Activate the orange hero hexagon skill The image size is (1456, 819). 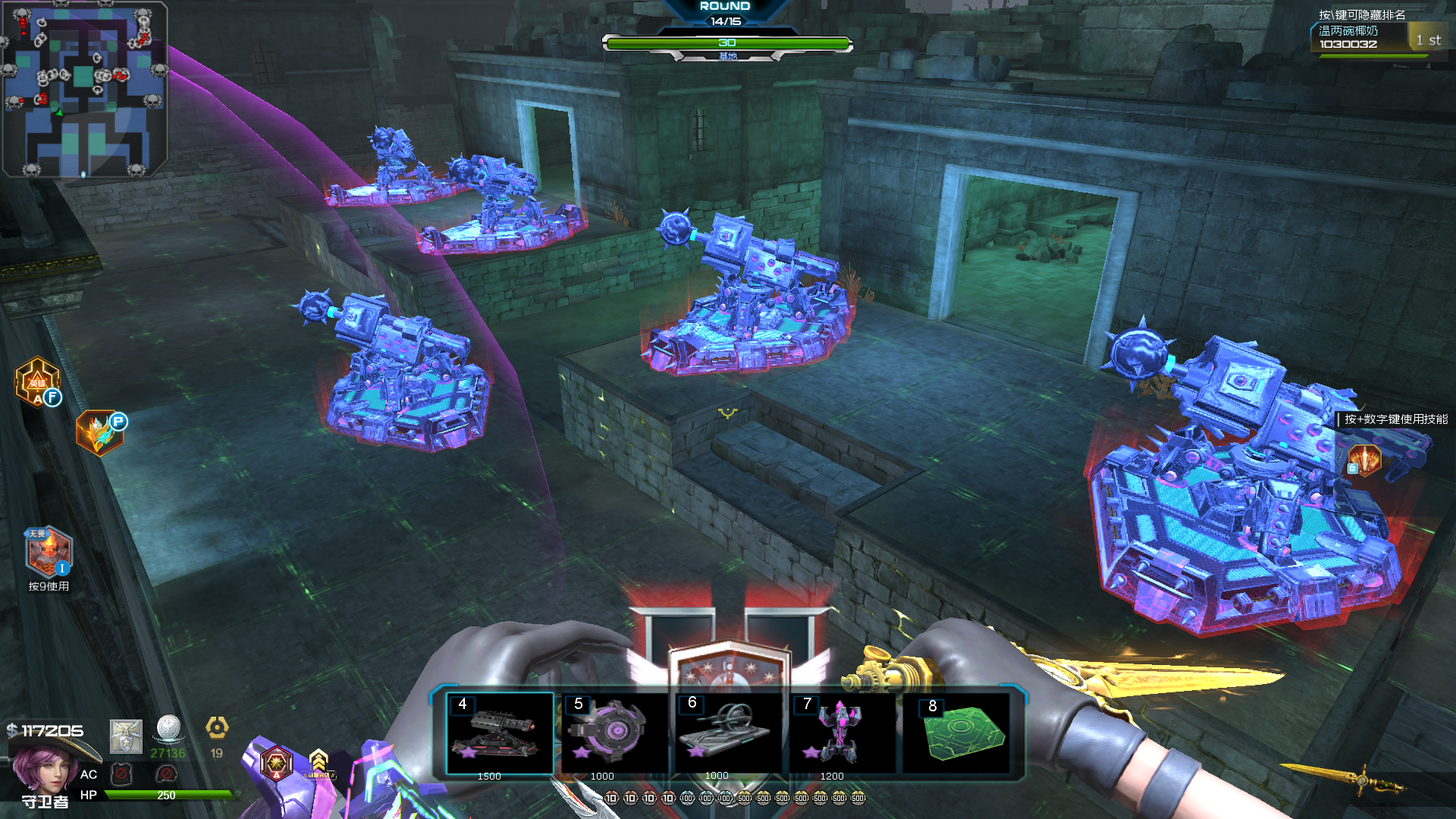pos(37,382)
